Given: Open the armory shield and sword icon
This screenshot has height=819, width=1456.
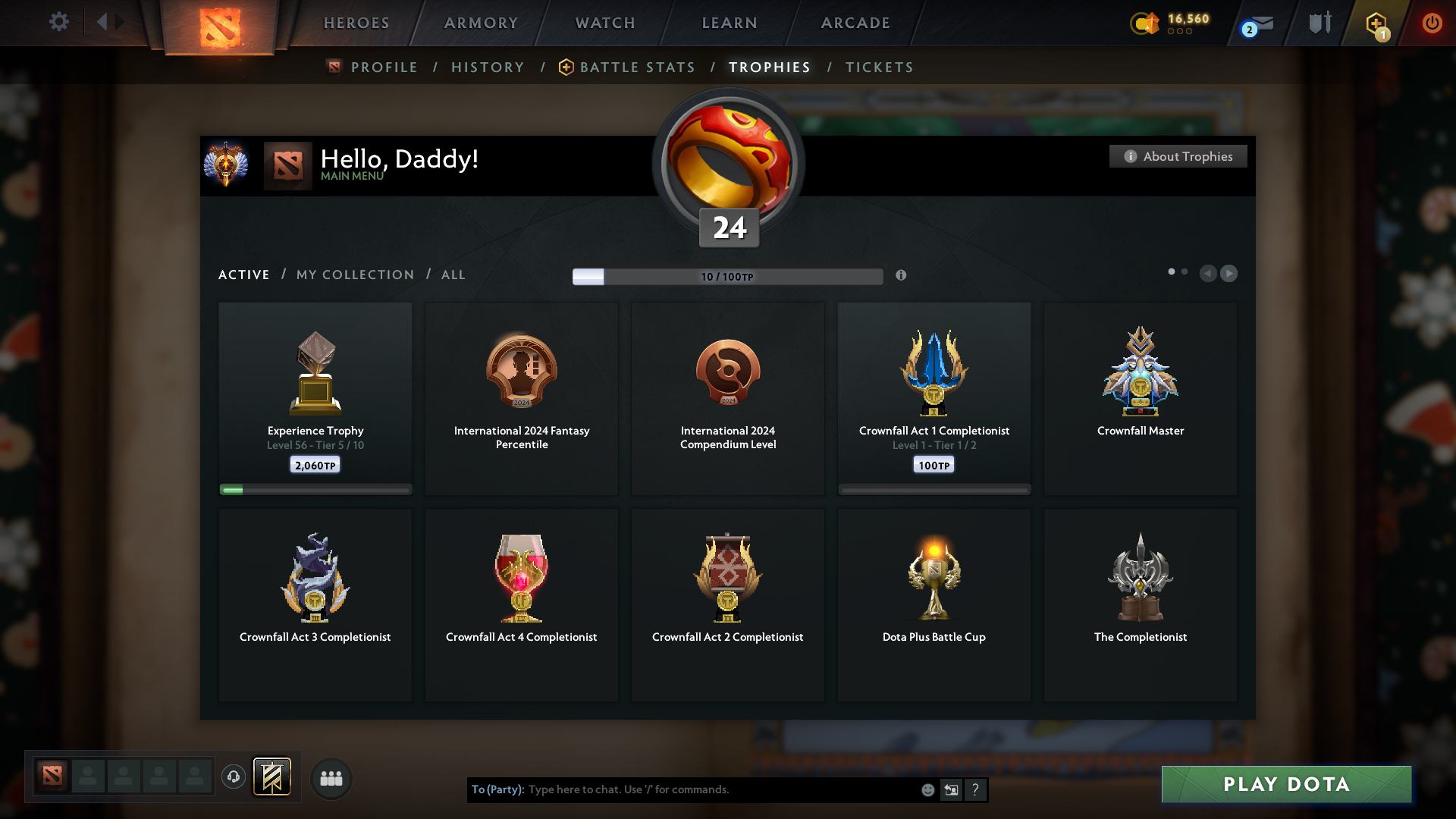Looking at the screenshot, I should click(1319, 23).
